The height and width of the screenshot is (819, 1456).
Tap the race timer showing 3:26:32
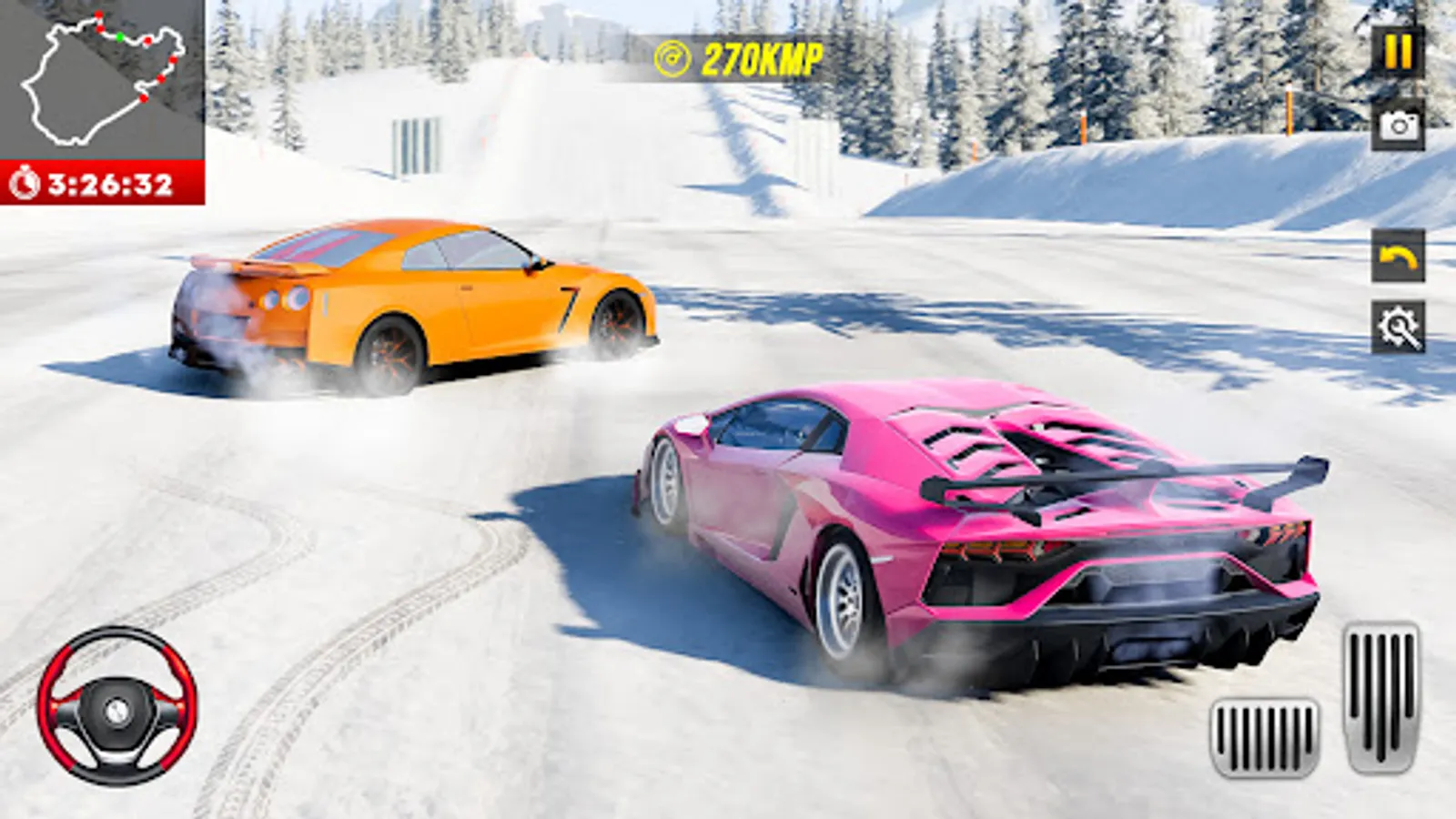coord(109,182)
